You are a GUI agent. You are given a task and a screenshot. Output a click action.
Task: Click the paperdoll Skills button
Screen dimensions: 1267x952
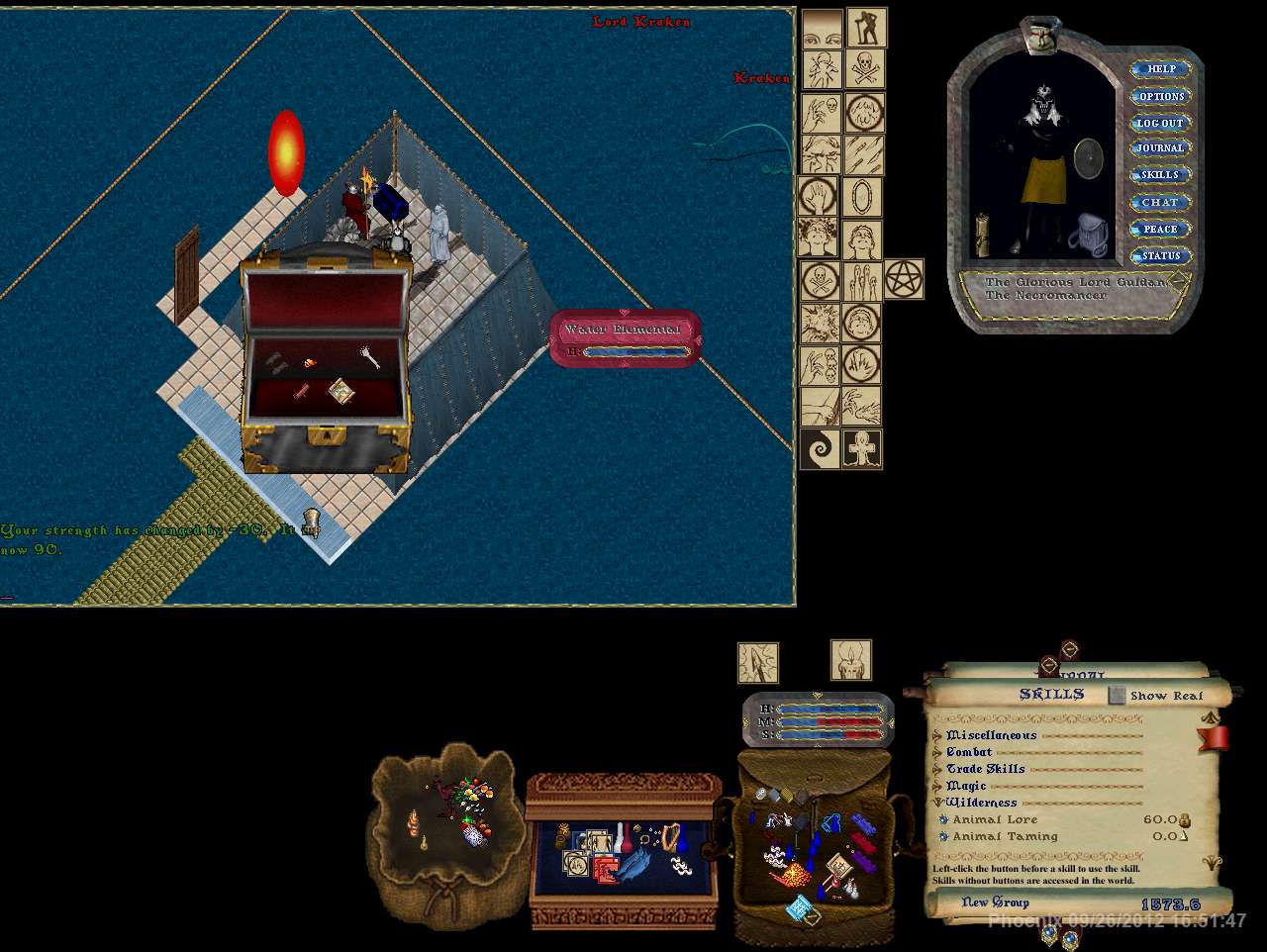pyautogui.click(x=1160, y=175)
